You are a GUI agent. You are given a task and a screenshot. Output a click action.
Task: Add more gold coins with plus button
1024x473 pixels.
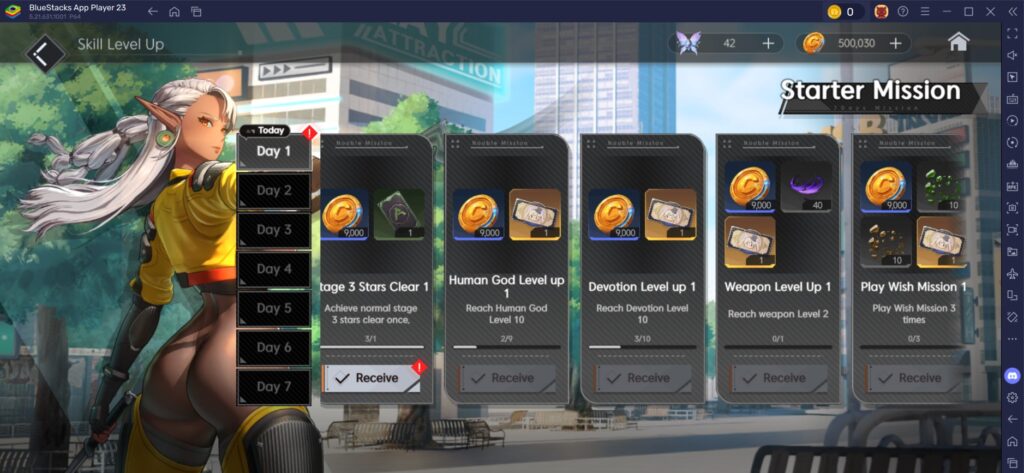pyautogui.click(x=894, y=43)
